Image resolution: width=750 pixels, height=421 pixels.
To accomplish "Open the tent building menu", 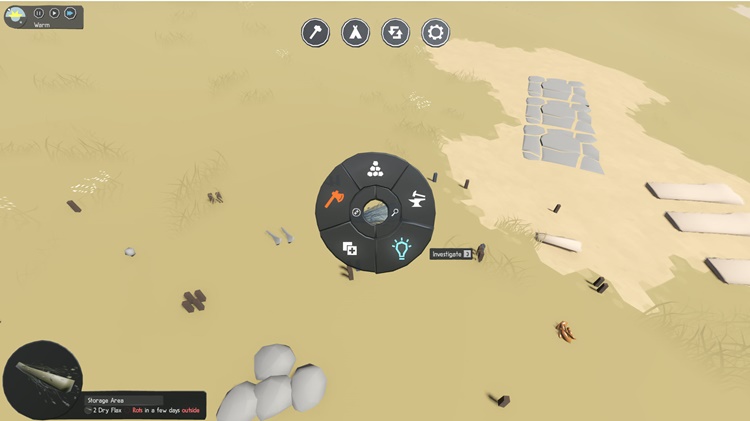I will (356, 32).
